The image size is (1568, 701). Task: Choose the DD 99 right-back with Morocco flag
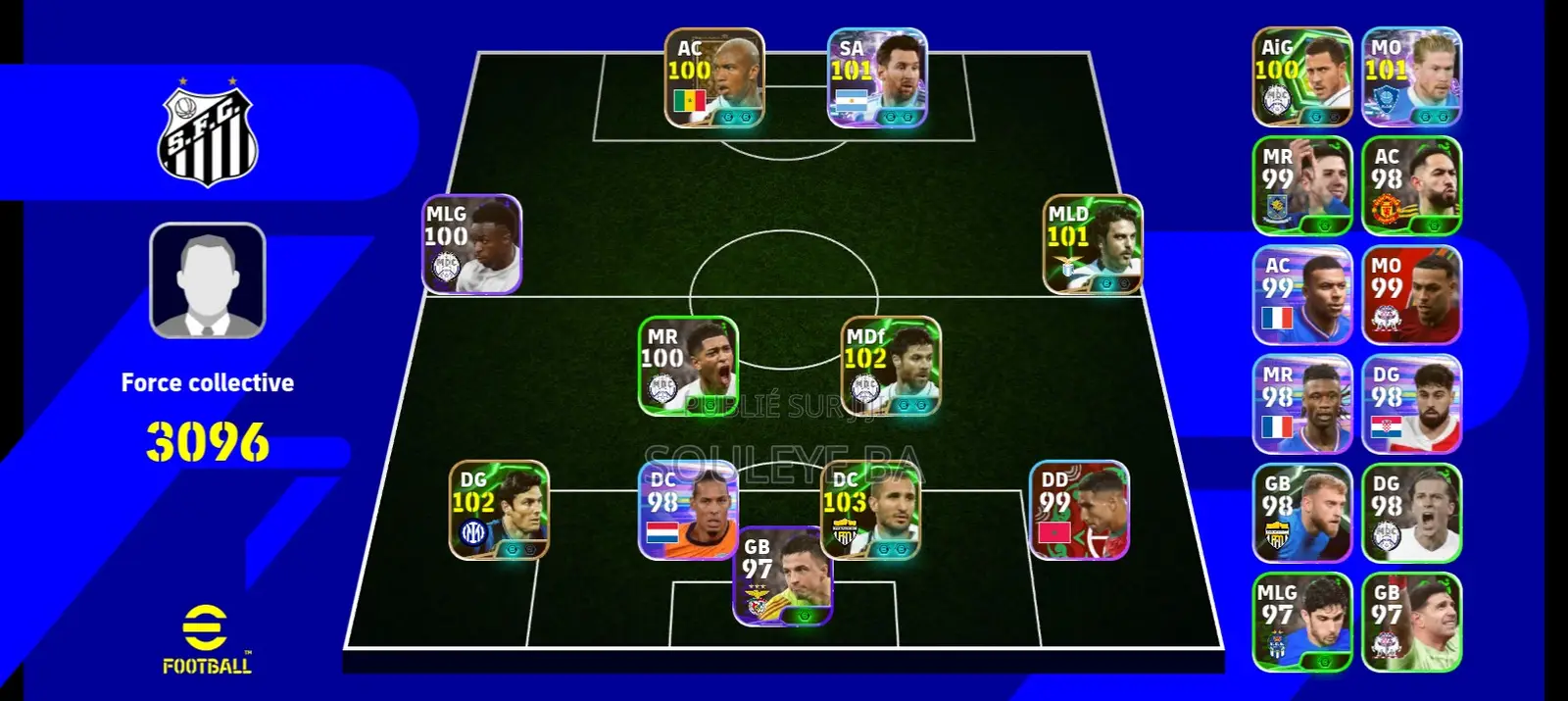1079,510
